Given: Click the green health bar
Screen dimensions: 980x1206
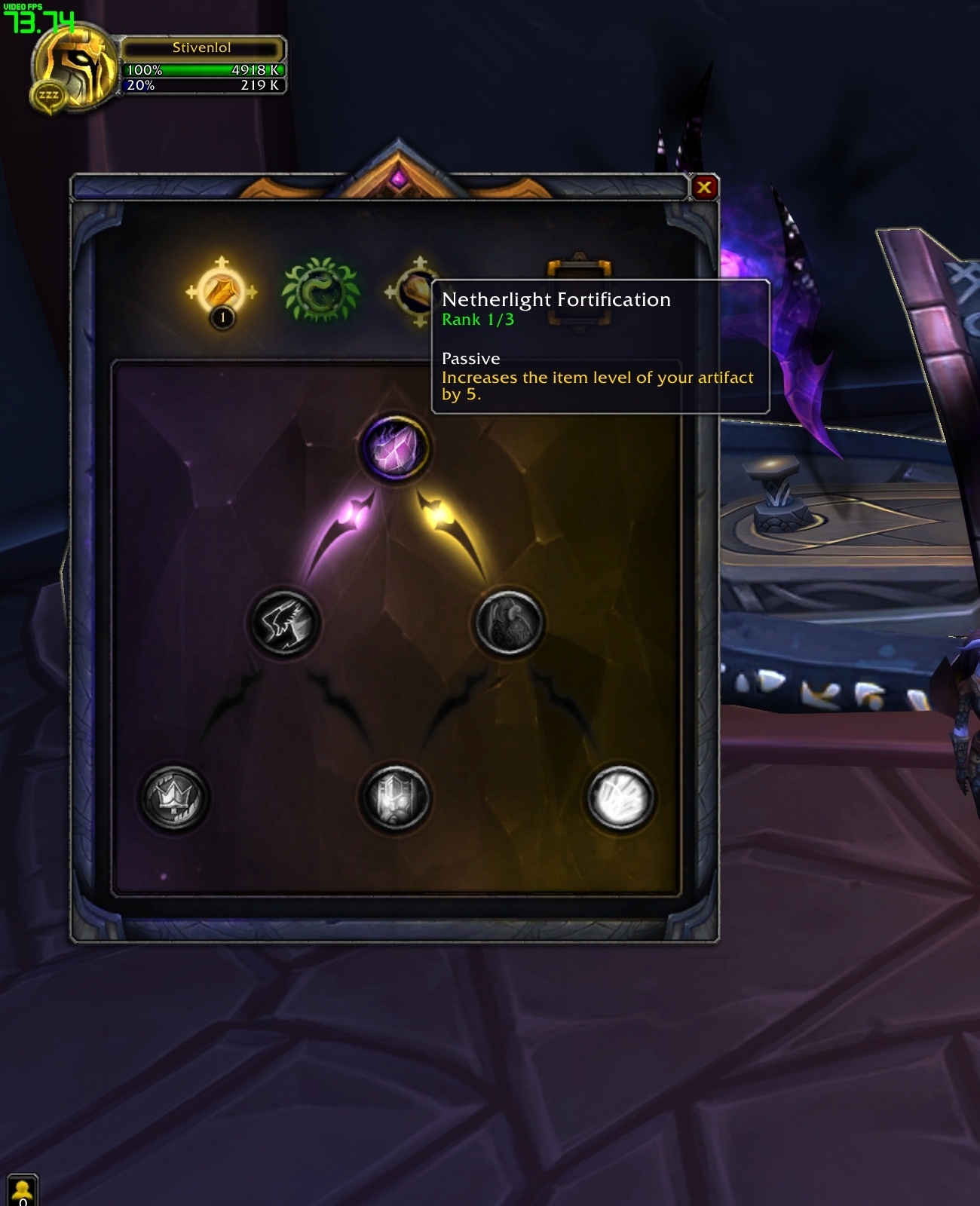Looking at the screenshot, I should pyautogui.click(x=205, y=70).
